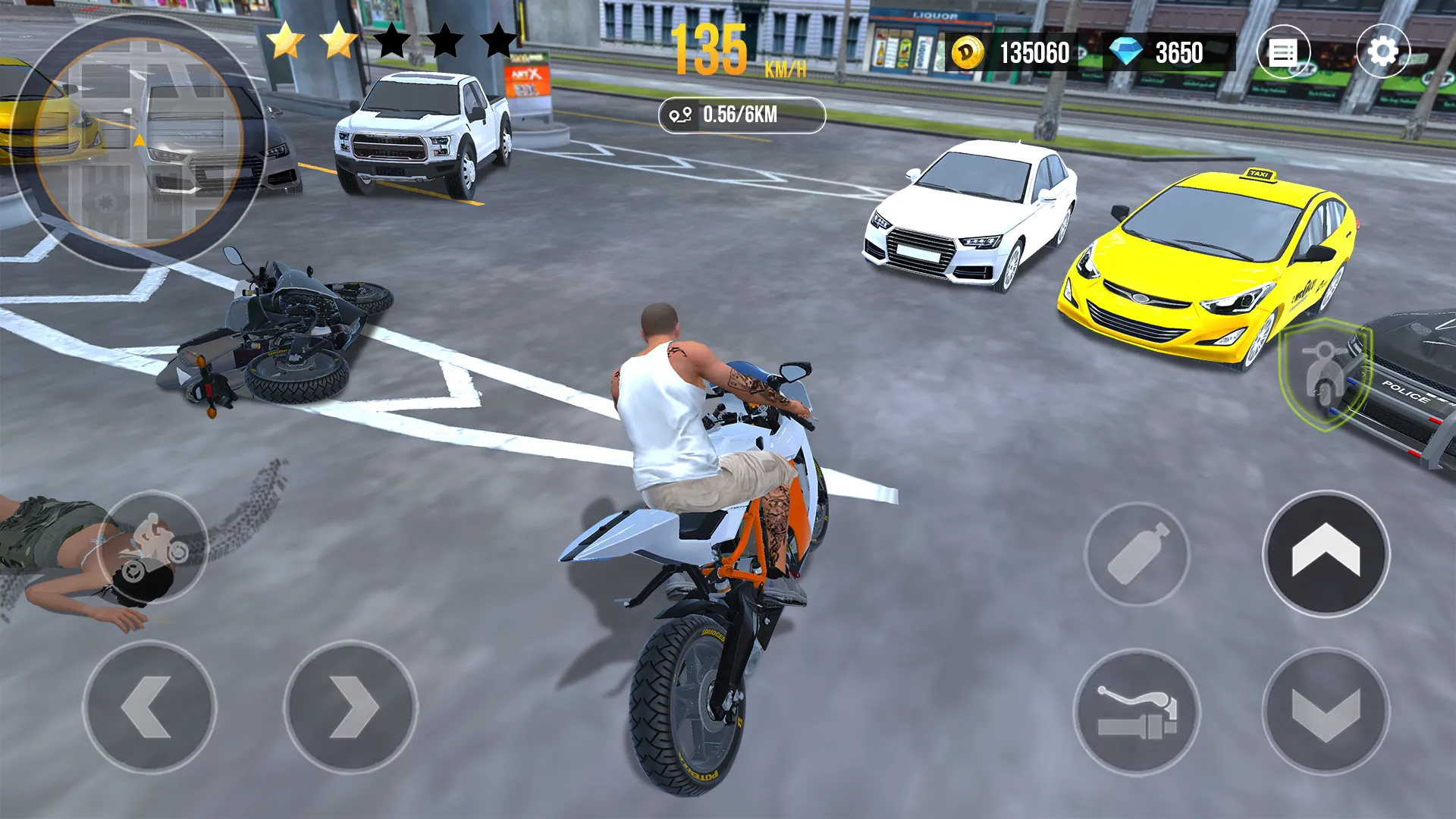1456x819 pixels.
Task: Open the settings gear menu
Action: click(1382, 52)
